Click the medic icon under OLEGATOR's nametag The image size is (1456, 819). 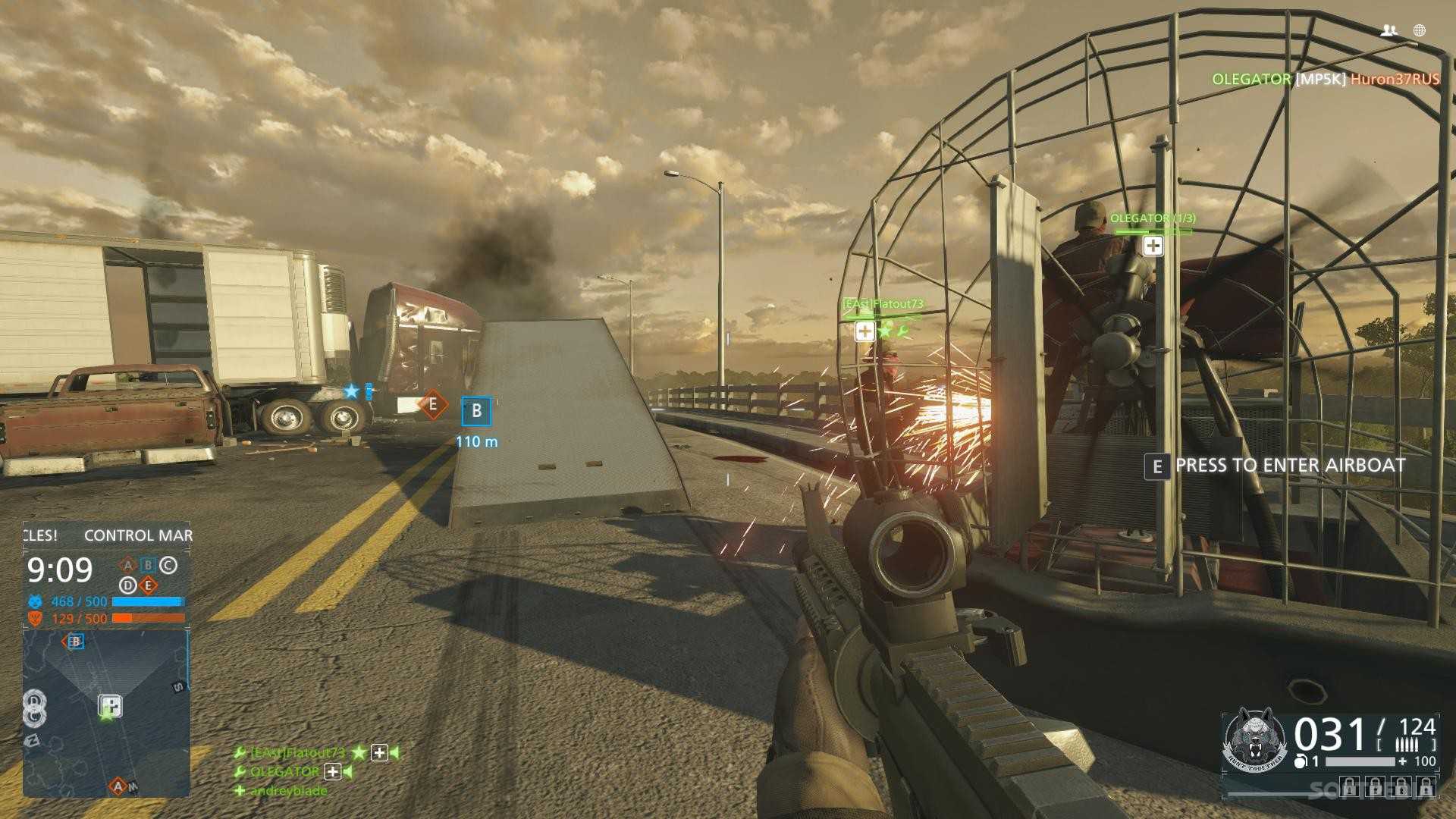pyautogui.click(x=1153, y=246)
